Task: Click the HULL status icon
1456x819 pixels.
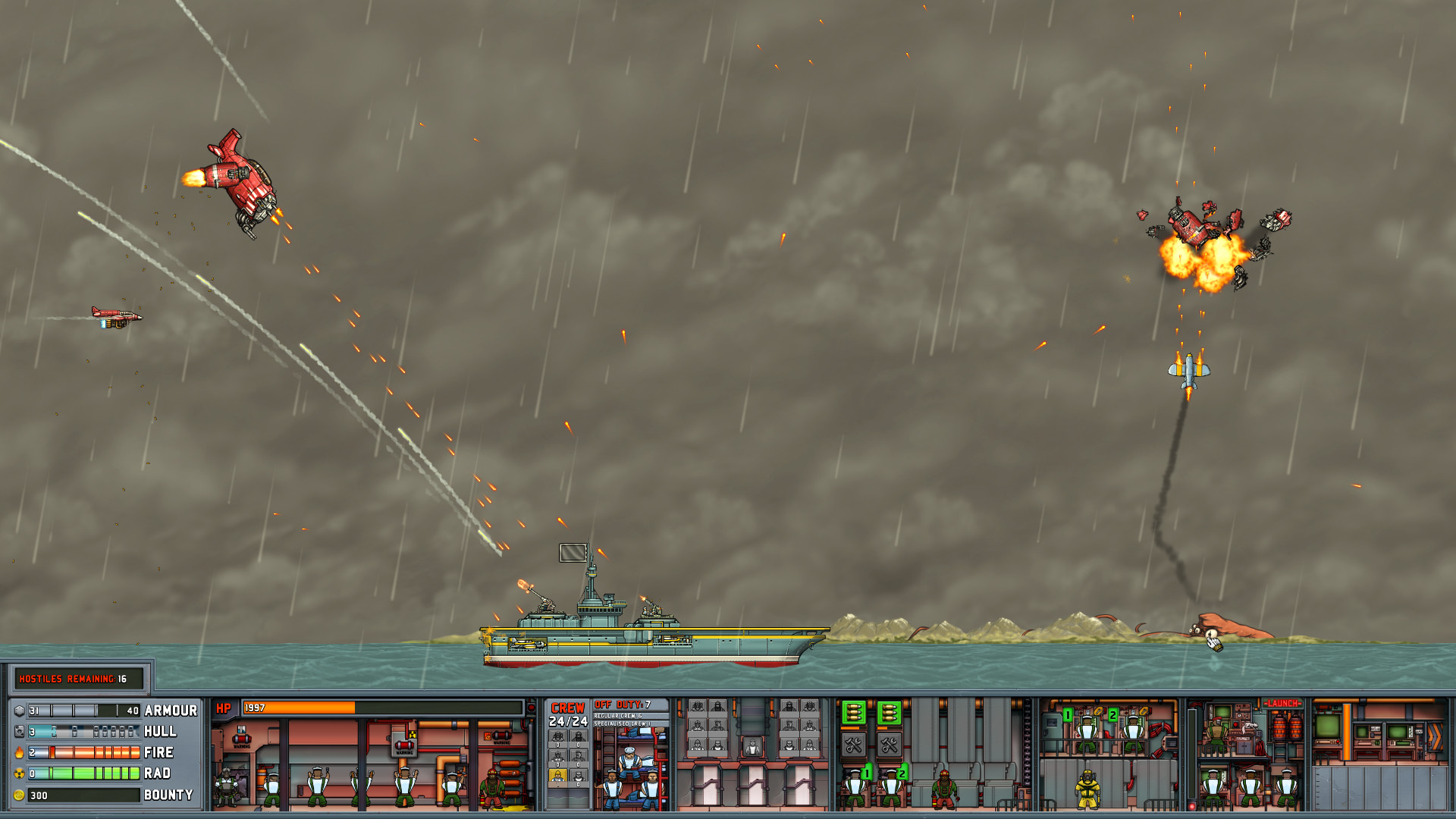Action: point(19,731)
